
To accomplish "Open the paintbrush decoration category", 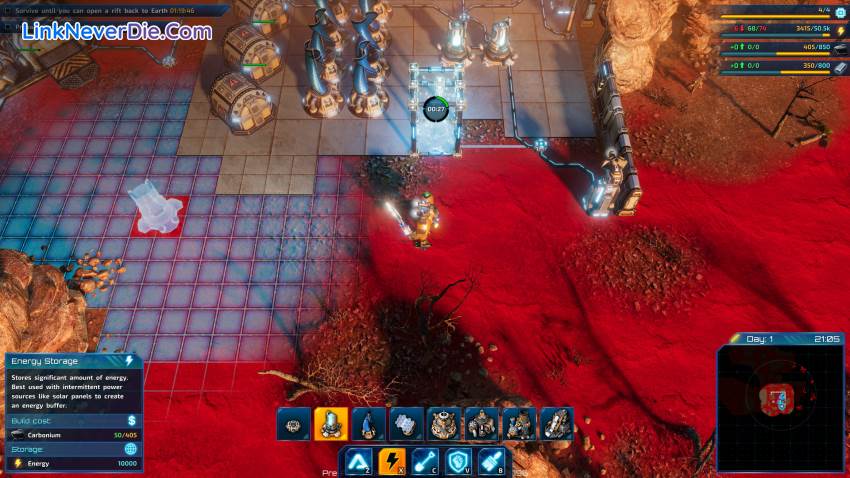I will click(x=493, y=462).
